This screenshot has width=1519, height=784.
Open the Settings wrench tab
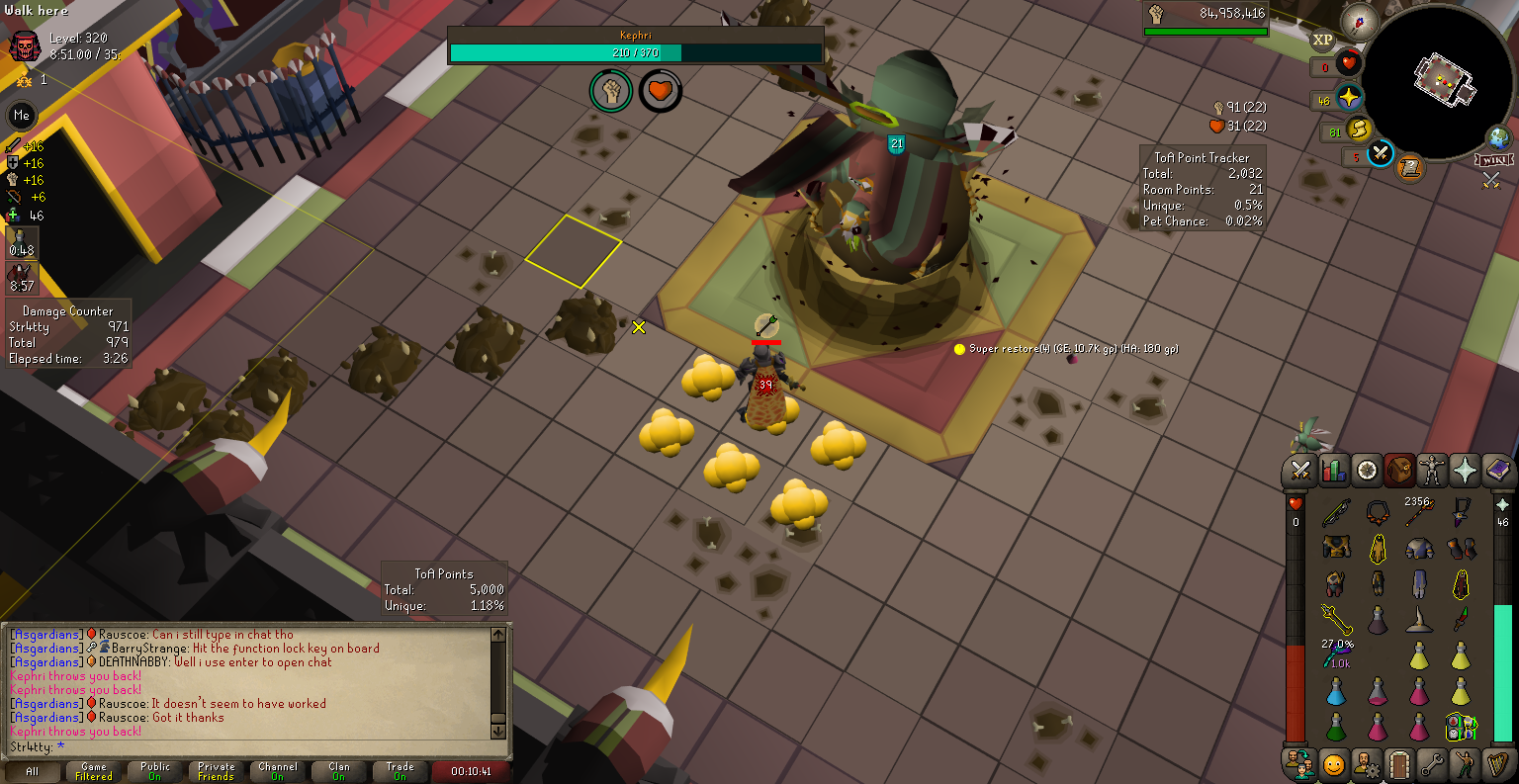[1432, 764]
